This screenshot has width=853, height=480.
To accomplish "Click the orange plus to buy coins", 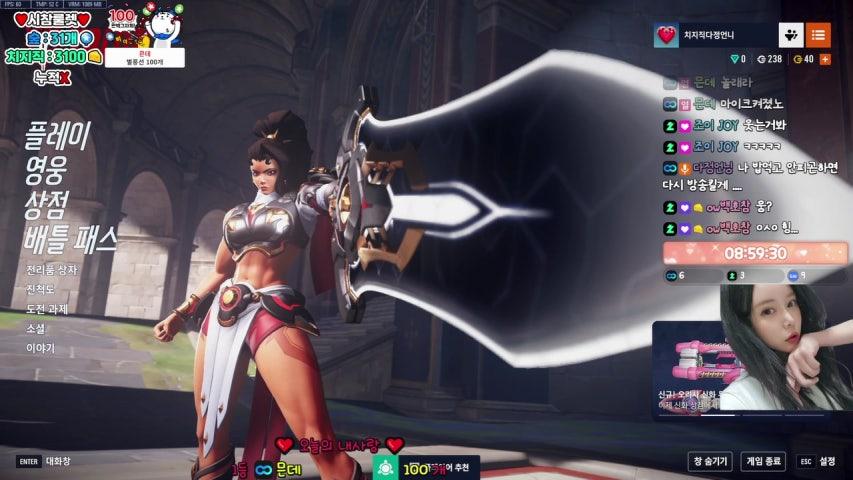I will pyautogui.click(x=825, y=59).
